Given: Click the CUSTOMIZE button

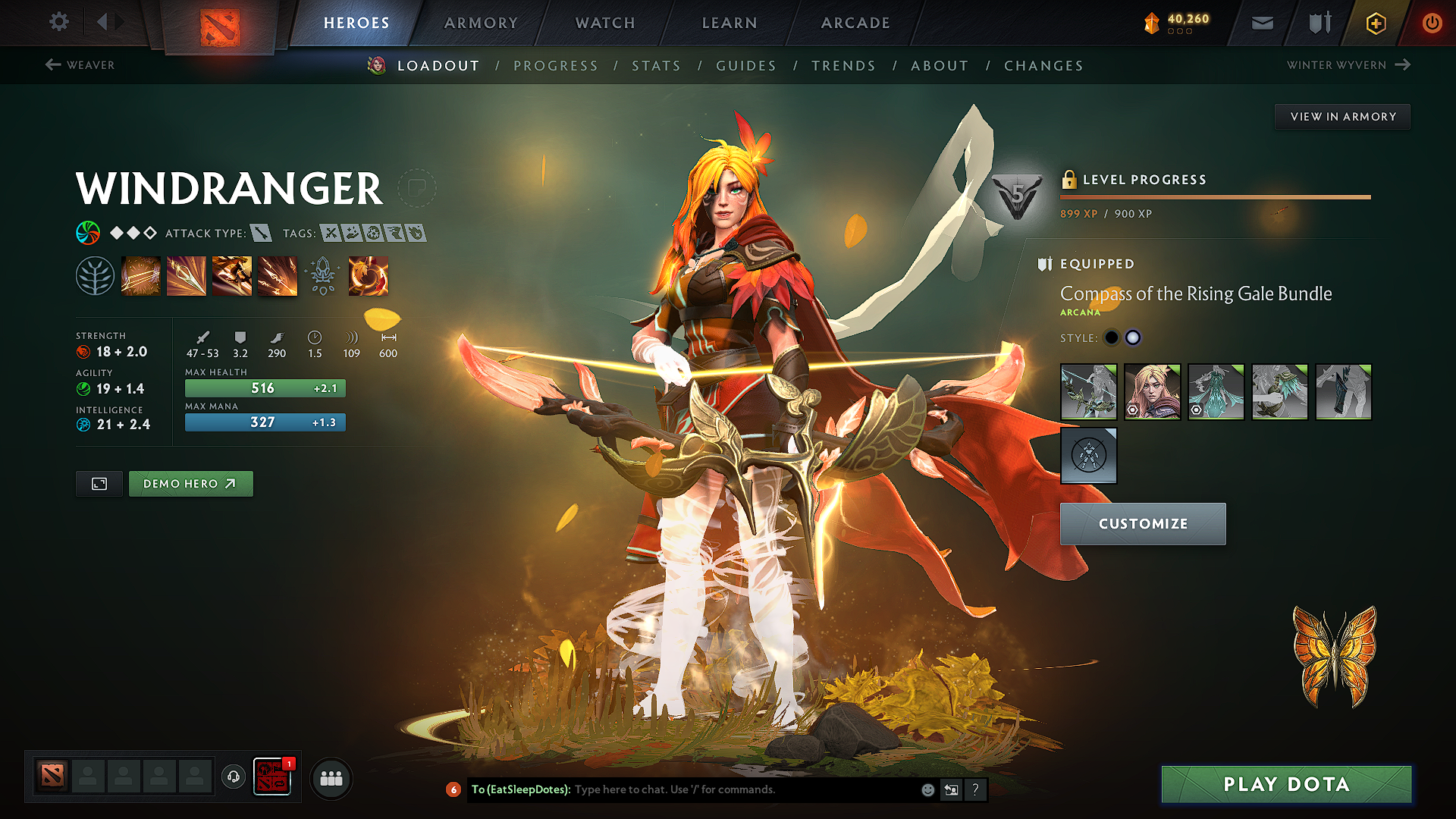Looking at the screenshot, I should pos(1143,523).
